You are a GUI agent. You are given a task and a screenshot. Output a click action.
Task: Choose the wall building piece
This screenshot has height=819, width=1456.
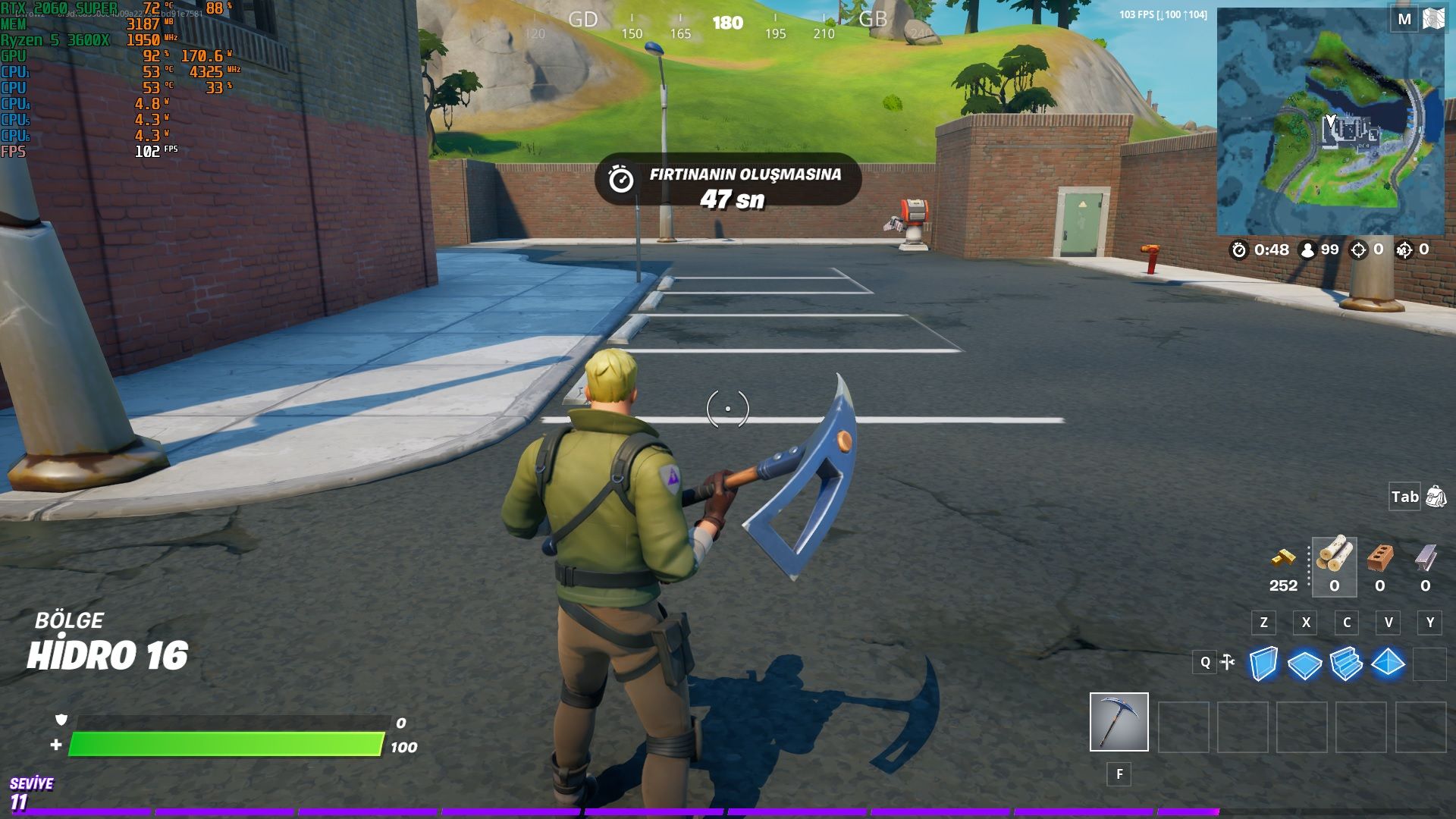click(x=1263, y=664)
